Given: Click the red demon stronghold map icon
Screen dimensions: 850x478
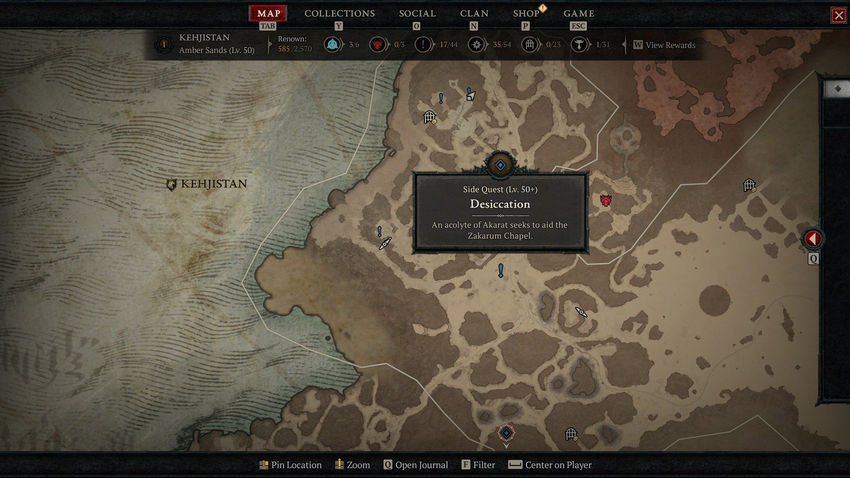Looking at the screenshot, I should [605, 200].
